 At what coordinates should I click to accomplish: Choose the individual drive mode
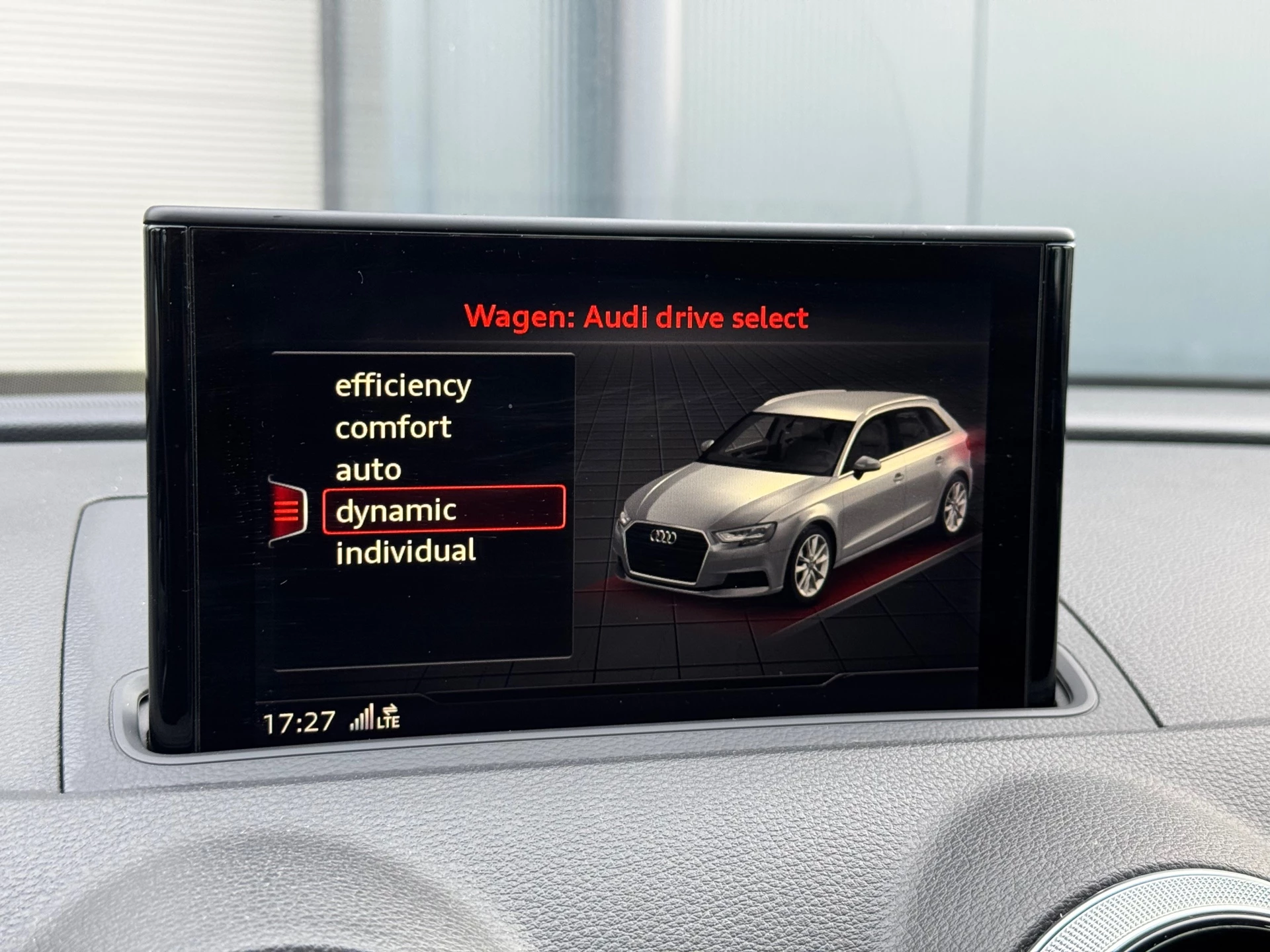click(406, 554)
